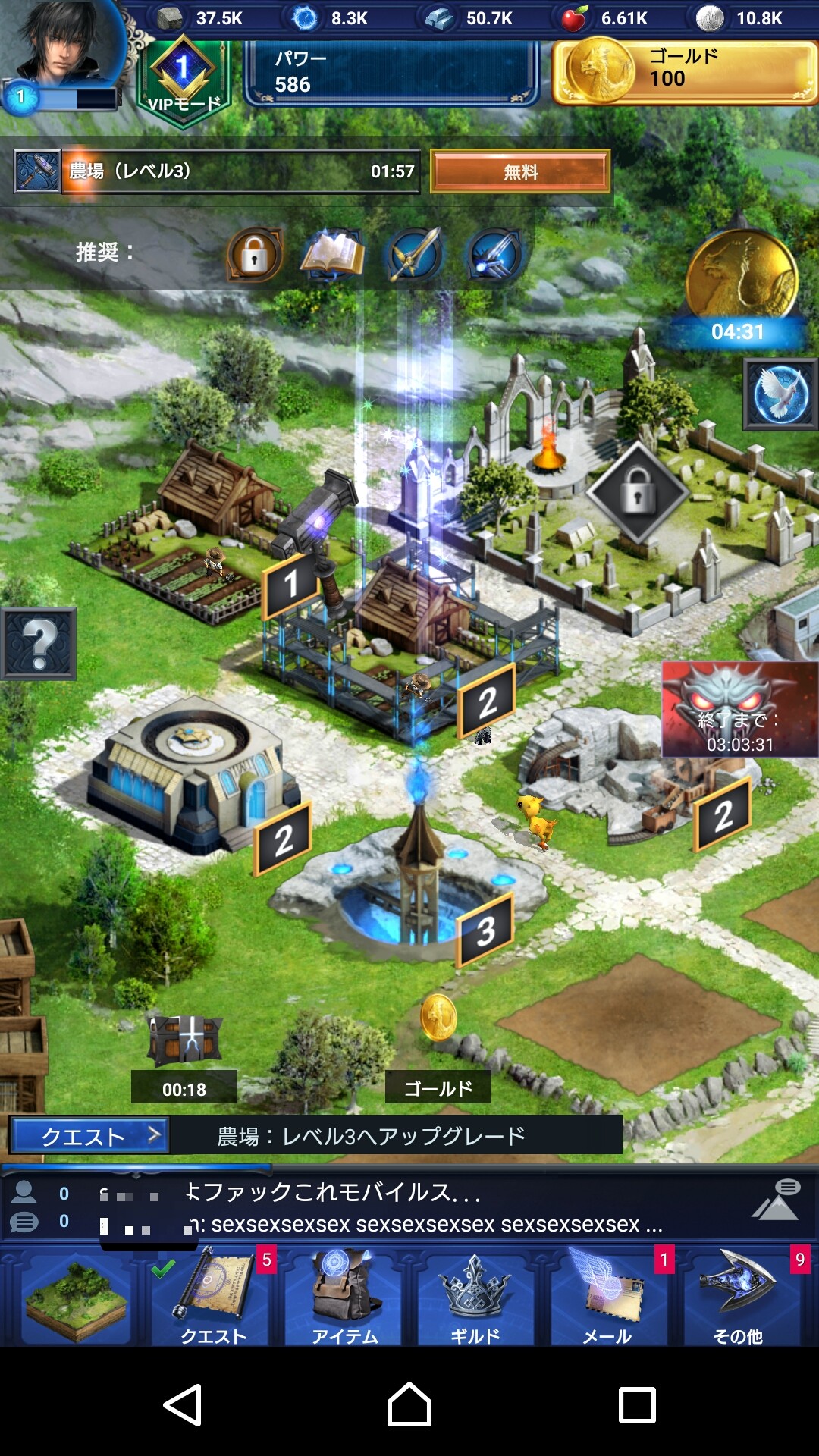
Task: Open the treasure chest with timer
Action: click(x=185, y=1040)
